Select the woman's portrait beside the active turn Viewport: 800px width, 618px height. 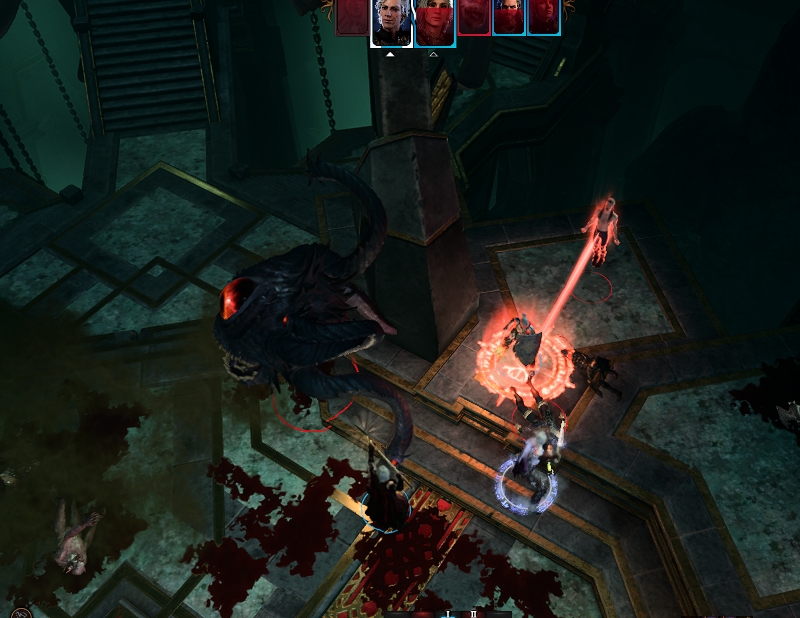[x=435, y=23]
